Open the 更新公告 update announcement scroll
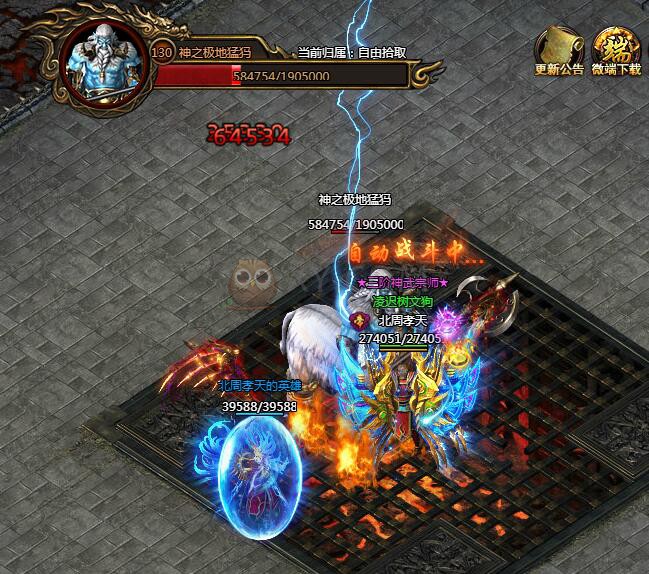Image resolution: width=649 pixels, height=574 pixels. (558, 48)
